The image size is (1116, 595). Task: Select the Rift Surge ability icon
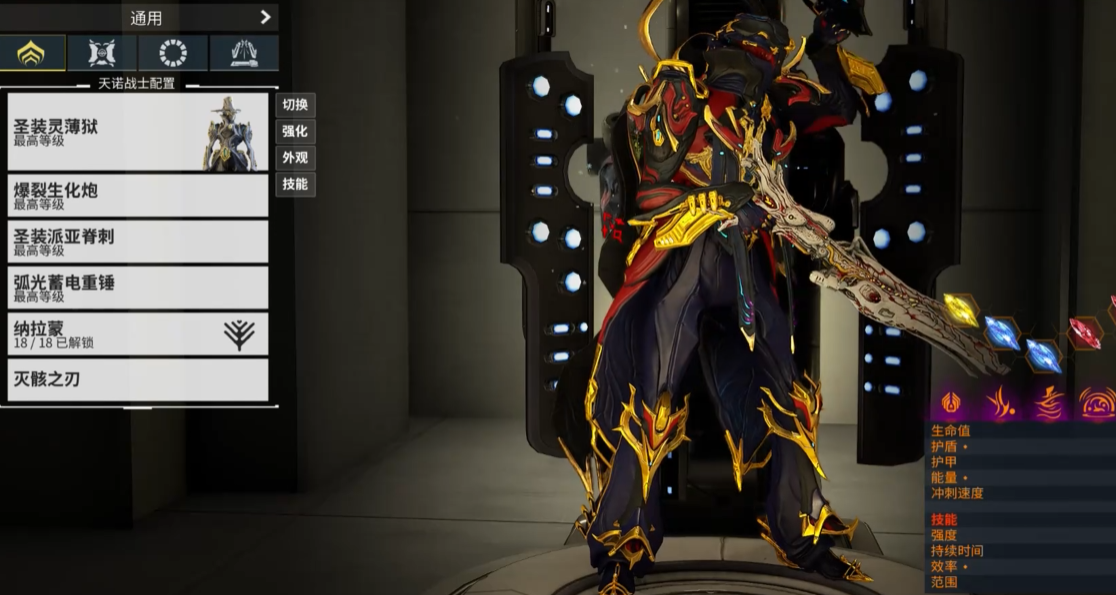[x=1048, y=404]
